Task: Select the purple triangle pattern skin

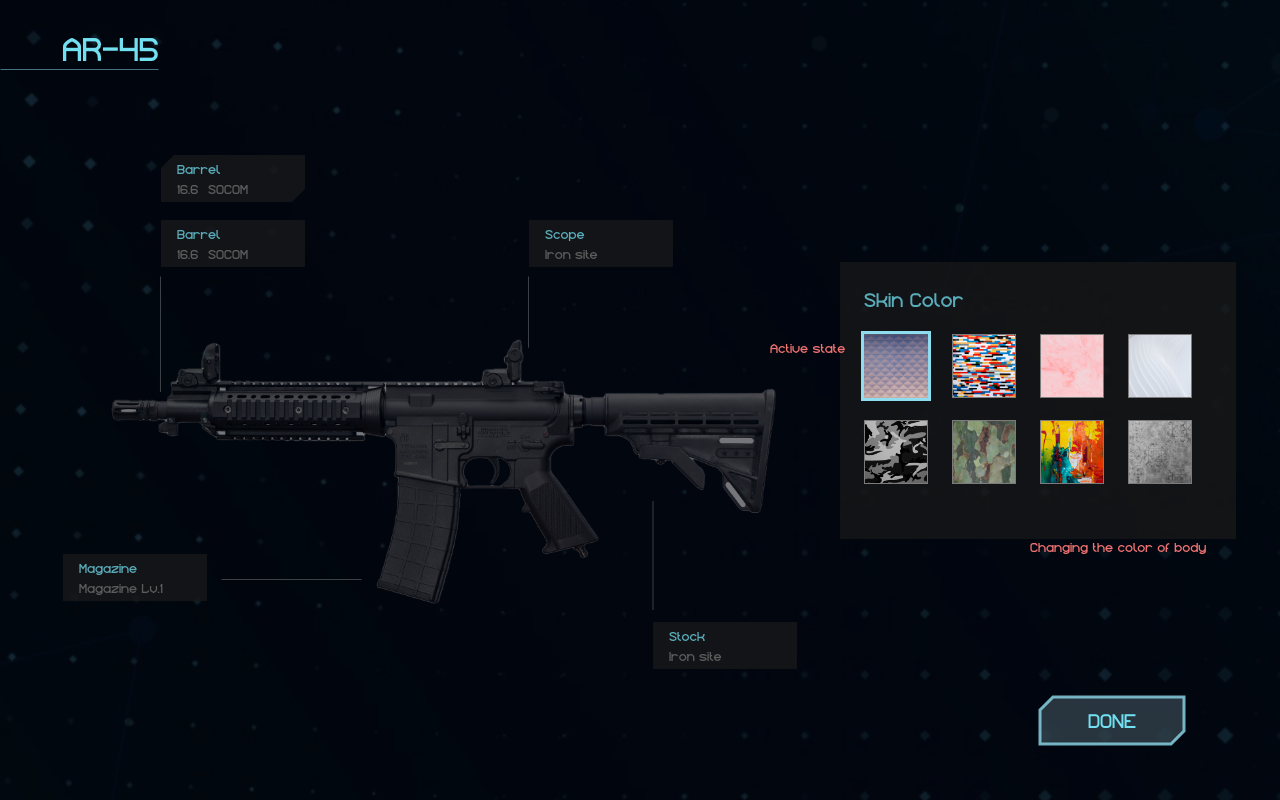Action: (x=896, y=366)
